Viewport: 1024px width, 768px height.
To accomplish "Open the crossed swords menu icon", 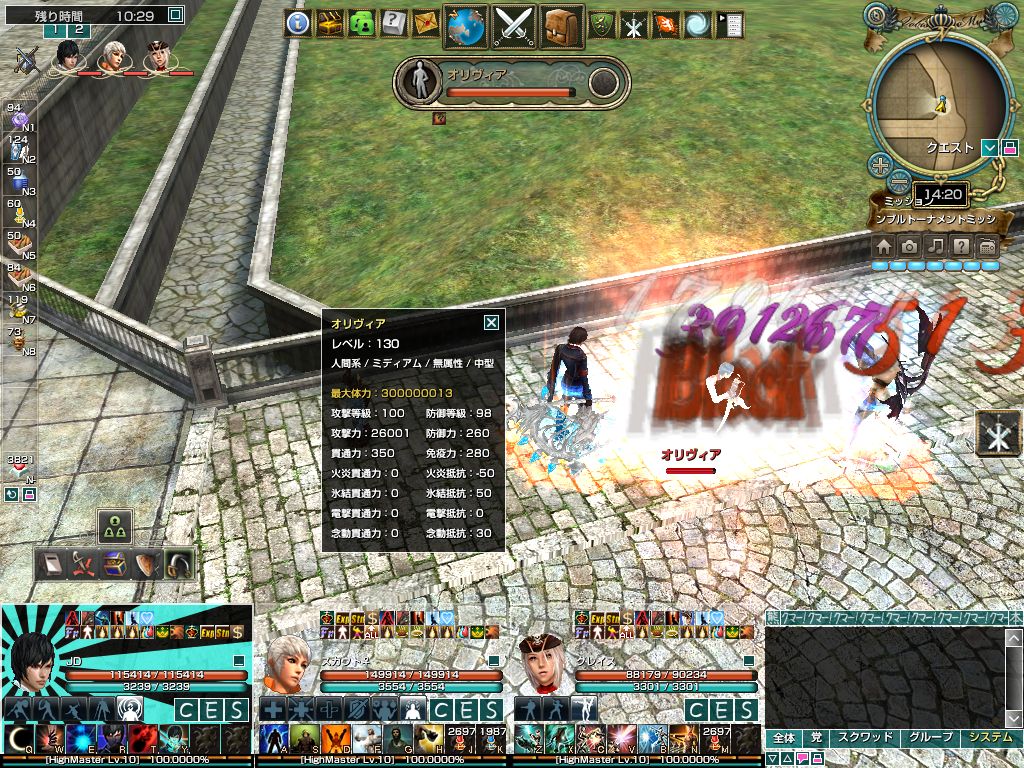I will pos(515,25).
